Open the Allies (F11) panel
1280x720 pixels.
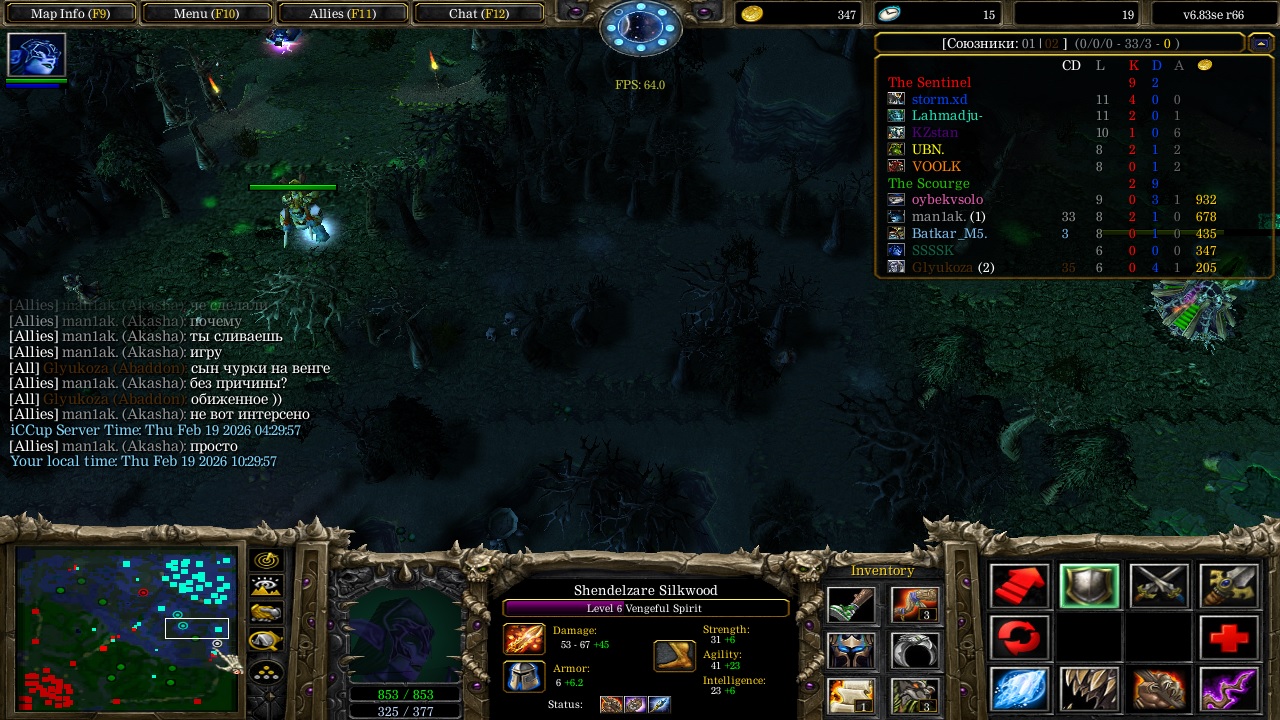[342, 14]
